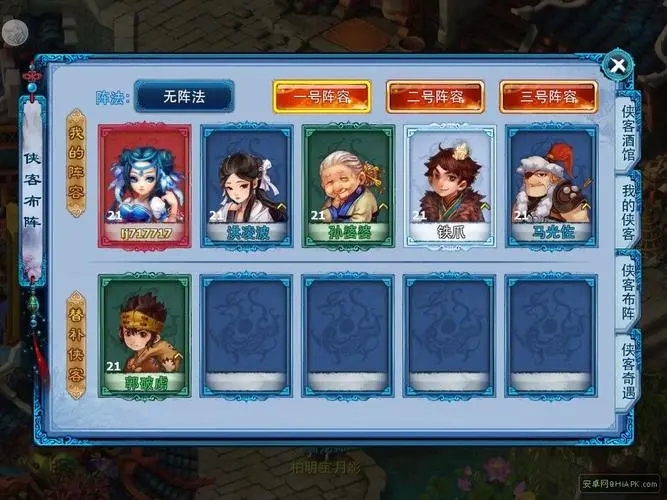Select the 孙婆婆 hero card

[x=348, y=186]
